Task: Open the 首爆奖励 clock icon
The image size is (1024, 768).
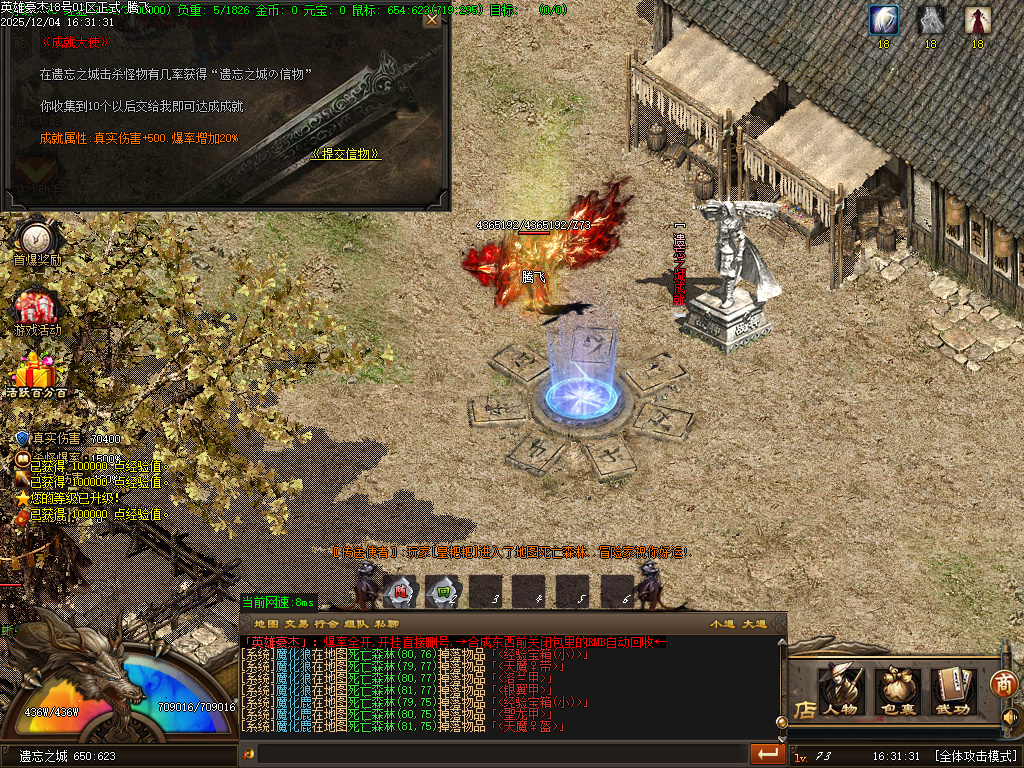Action: [x=37, y=239]
